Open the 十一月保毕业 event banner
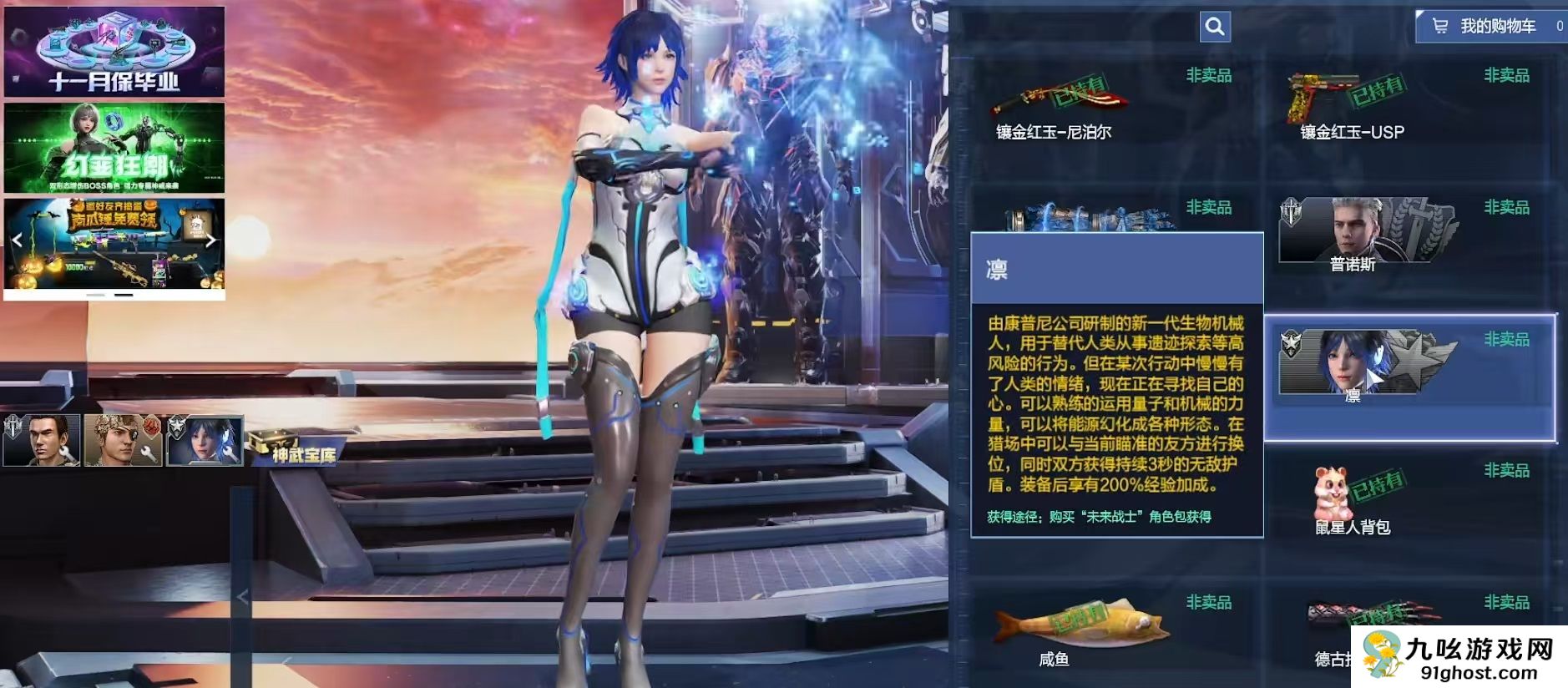The image size is (1568, 688). point(115,52)
